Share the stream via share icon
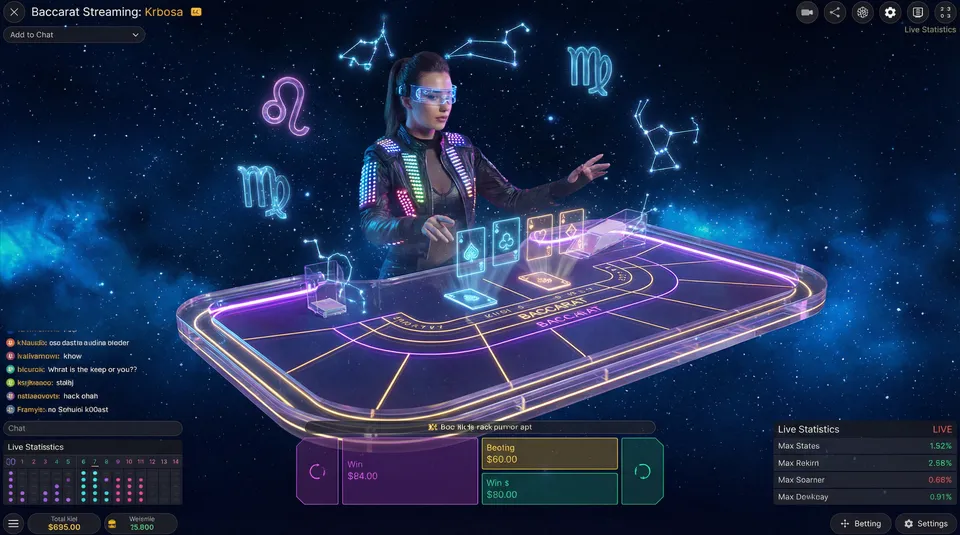This screenshot has height=535, width=960. click(835, 12)
